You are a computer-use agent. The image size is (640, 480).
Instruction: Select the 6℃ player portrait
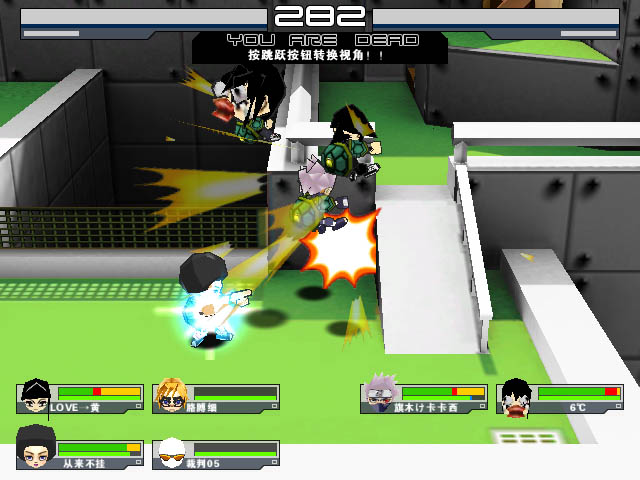[x=515, y=397]
